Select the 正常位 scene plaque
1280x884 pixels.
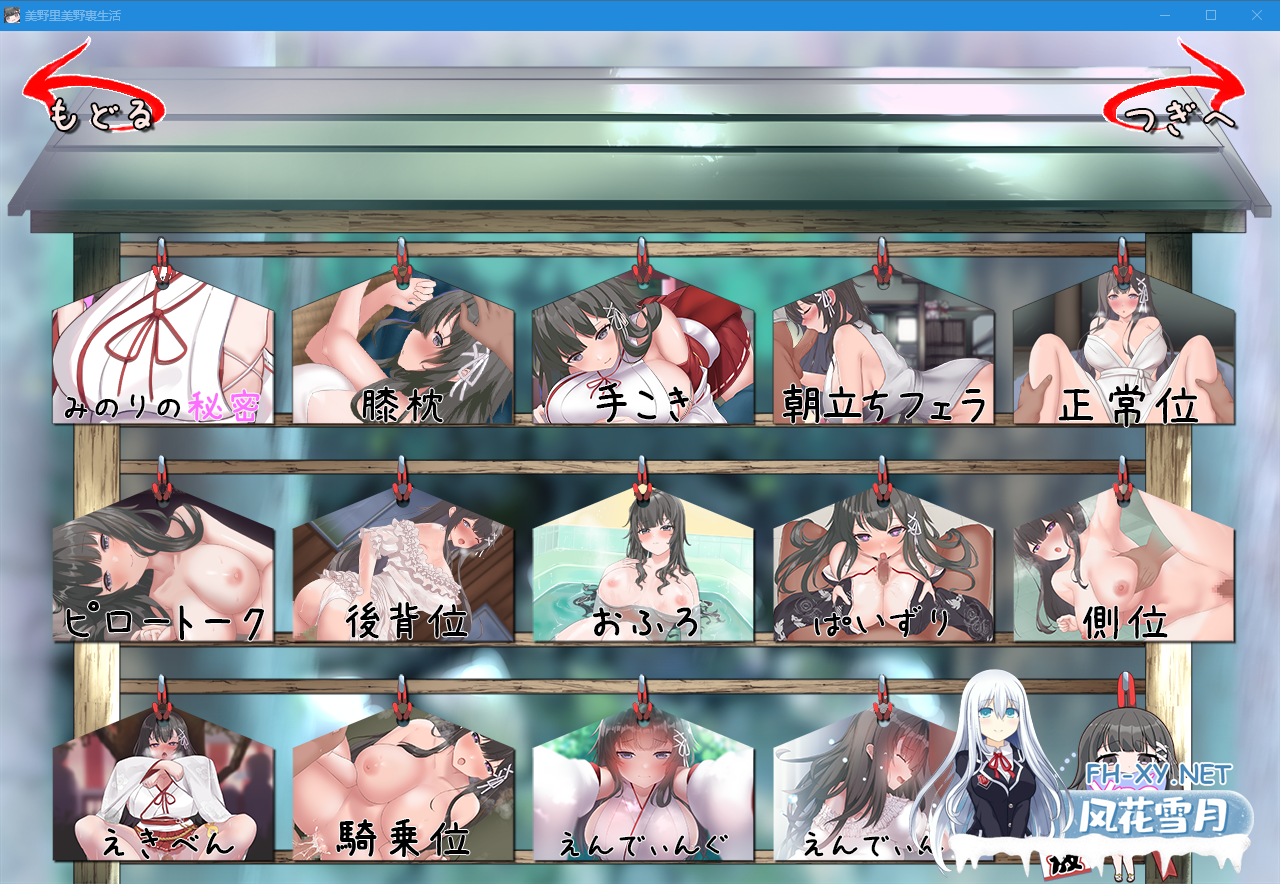pyautogui.click(x=1125, y=350)
